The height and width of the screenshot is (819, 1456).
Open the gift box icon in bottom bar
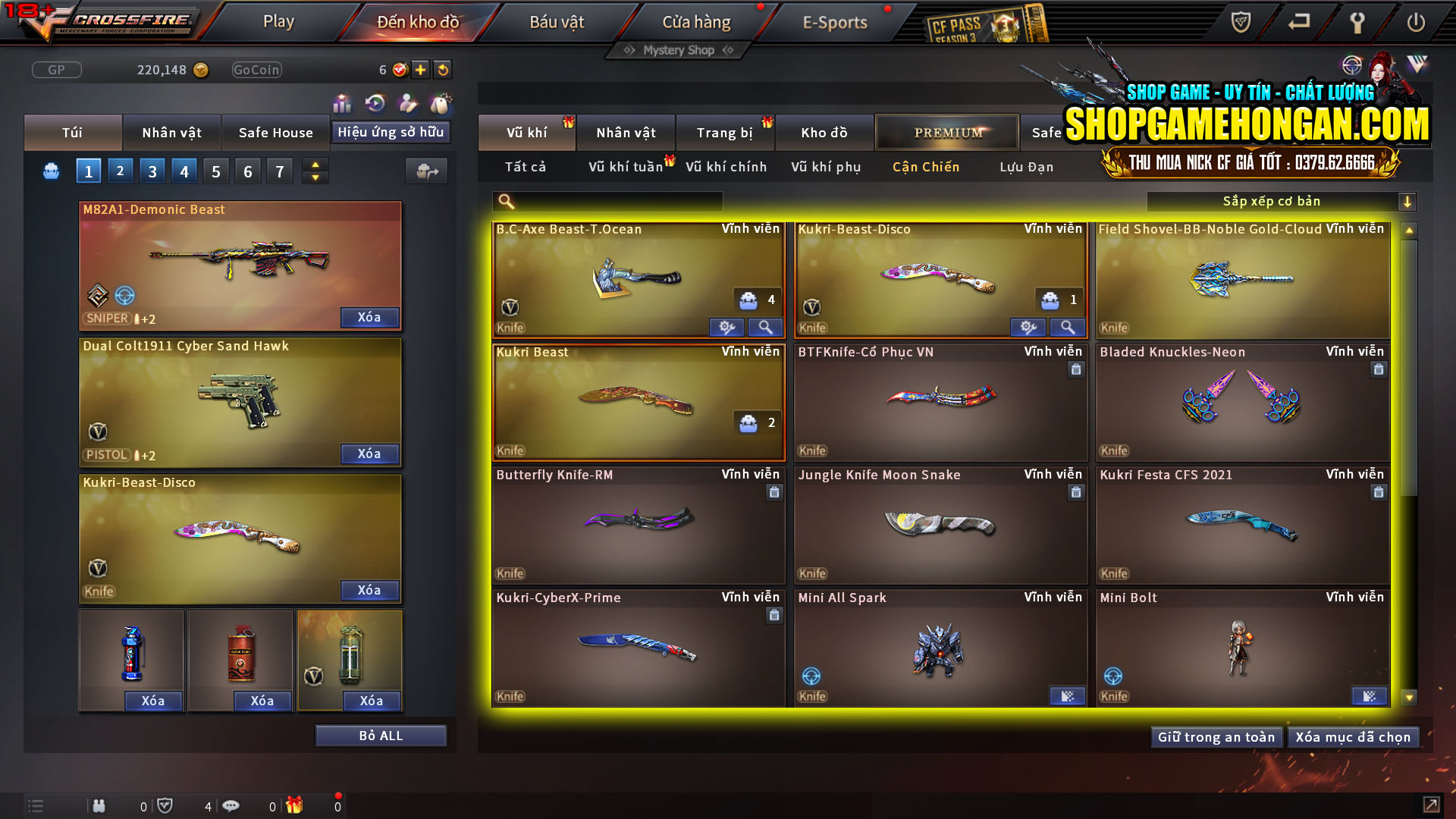tap(294, 805)
